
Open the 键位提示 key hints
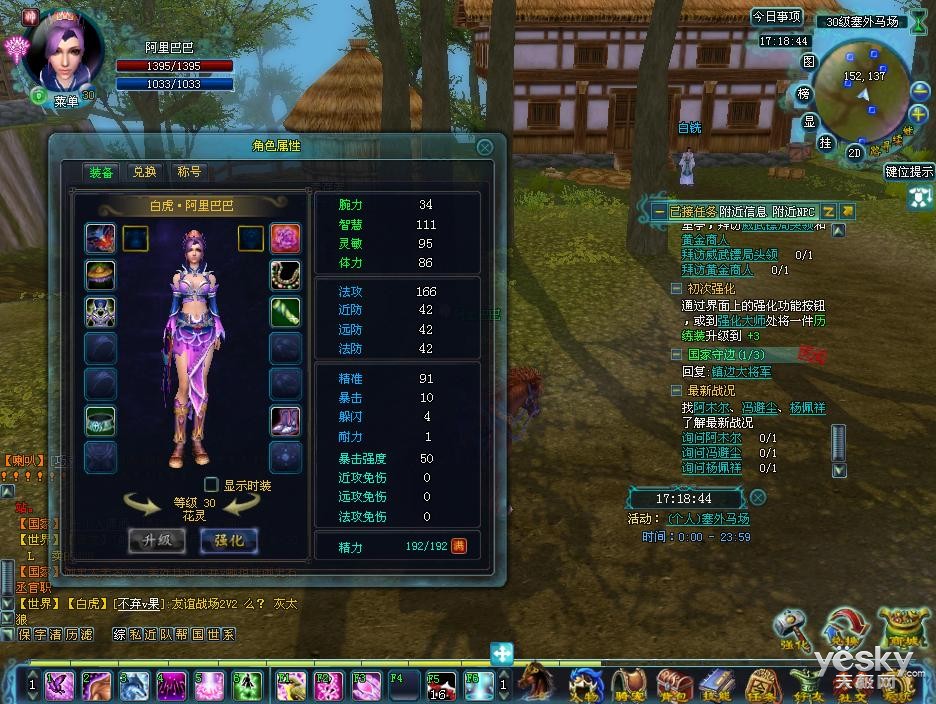coord(909,171)
